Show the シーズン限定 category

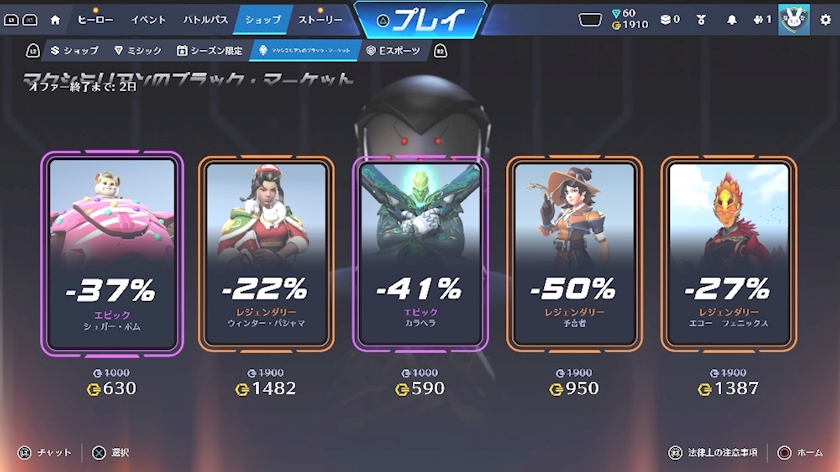210,50
